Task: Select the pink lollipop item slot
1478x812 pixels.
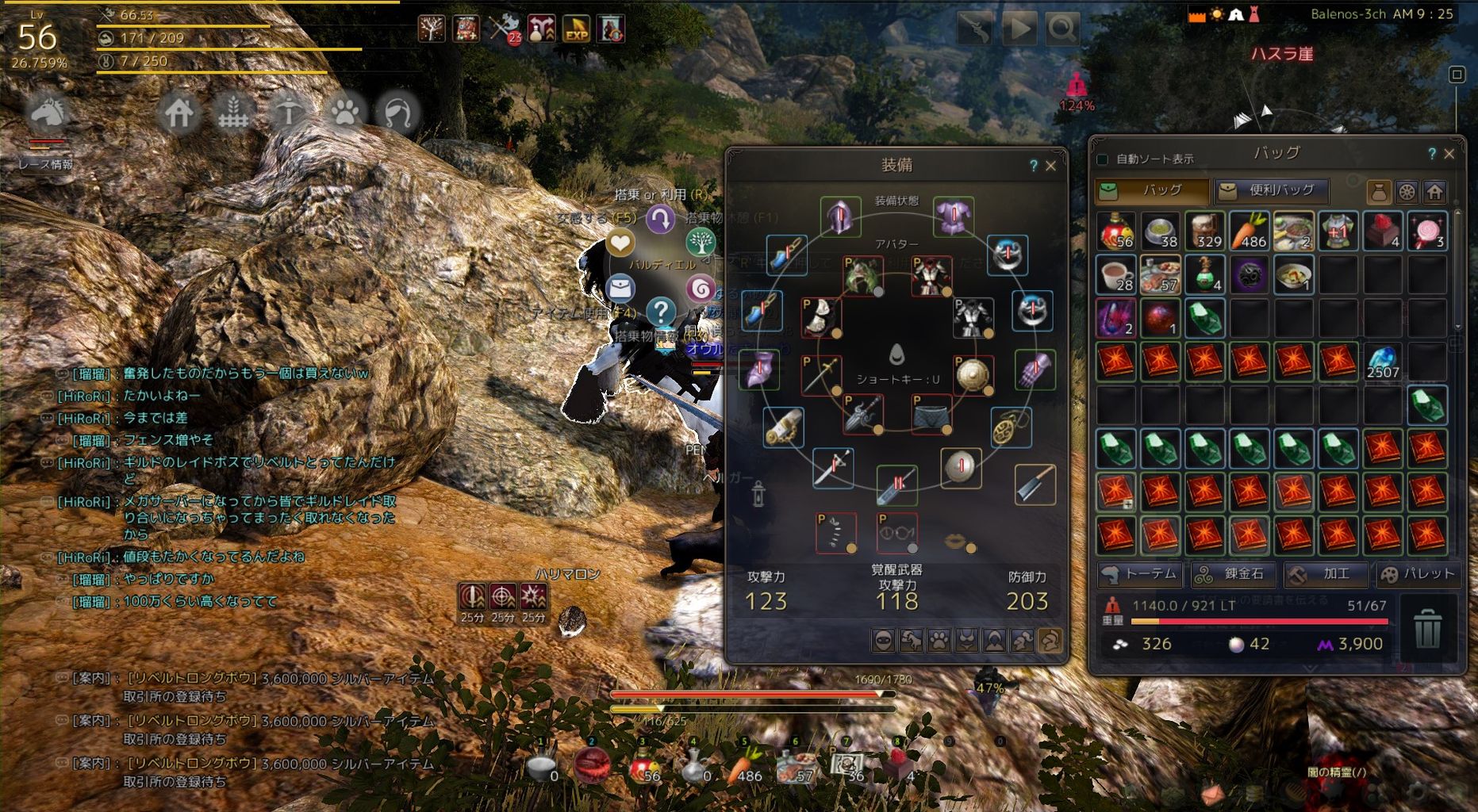Action: [1426, 231]
